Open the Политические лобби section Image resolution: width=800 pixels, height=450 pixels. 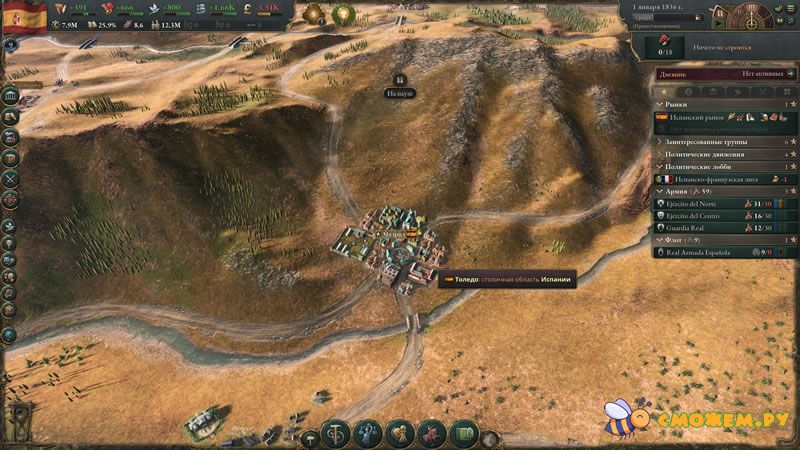[x=700, y=166]
